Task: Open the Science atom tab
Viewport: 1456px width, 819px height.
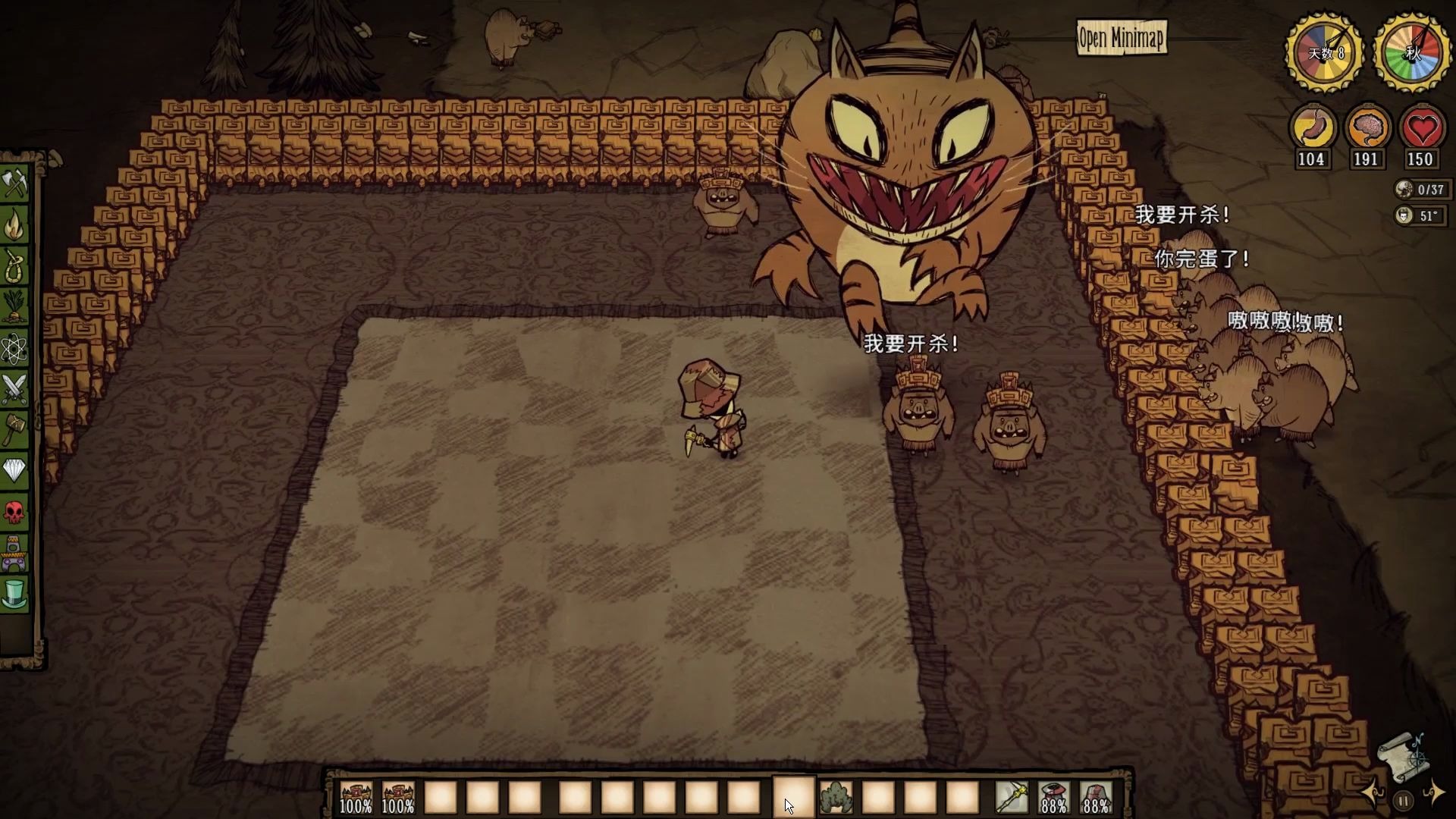Action: (x=14, y=349)
